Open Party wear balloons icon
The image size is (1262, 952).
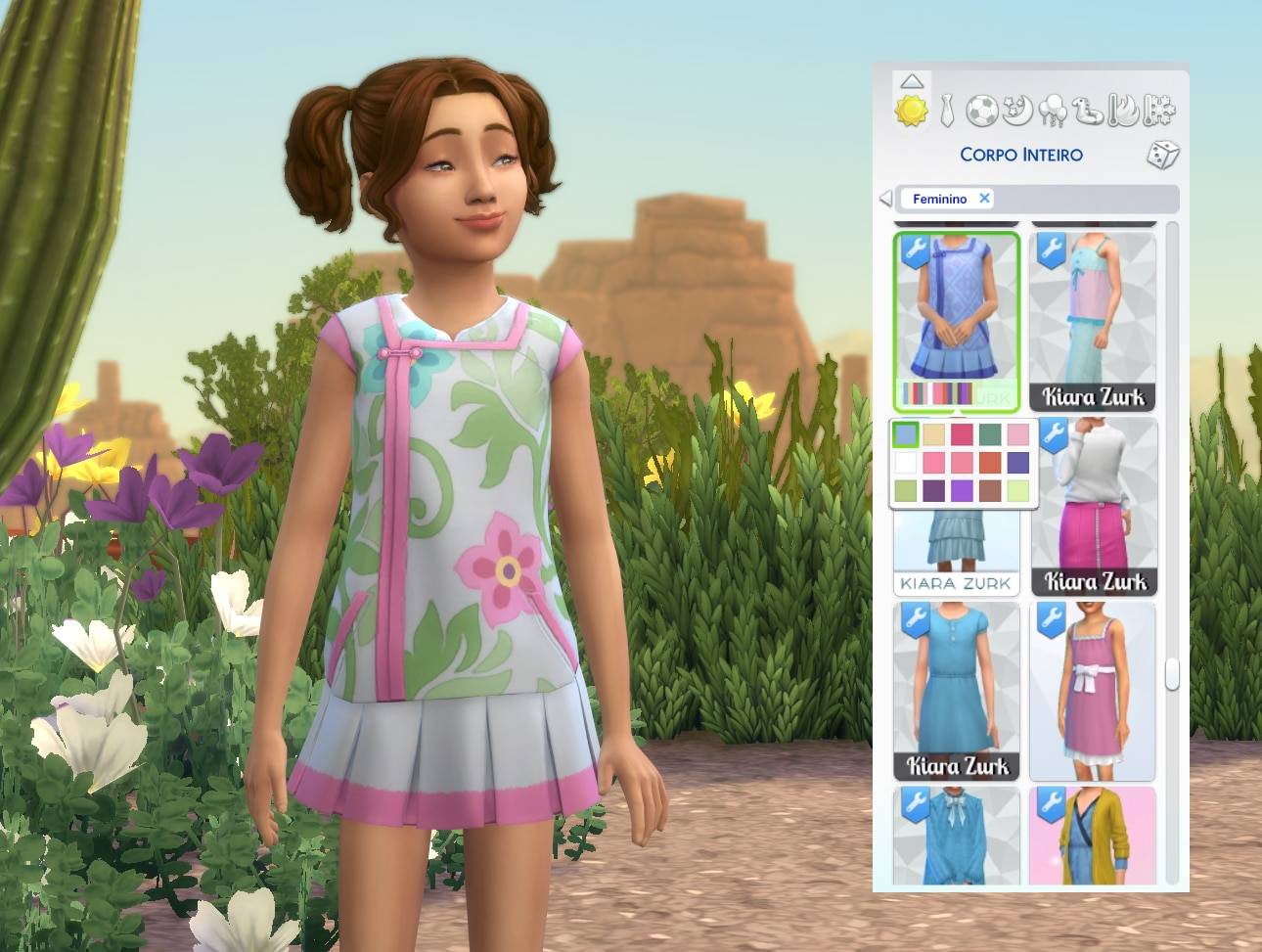pyautogui.click(x=1055, y=113)
